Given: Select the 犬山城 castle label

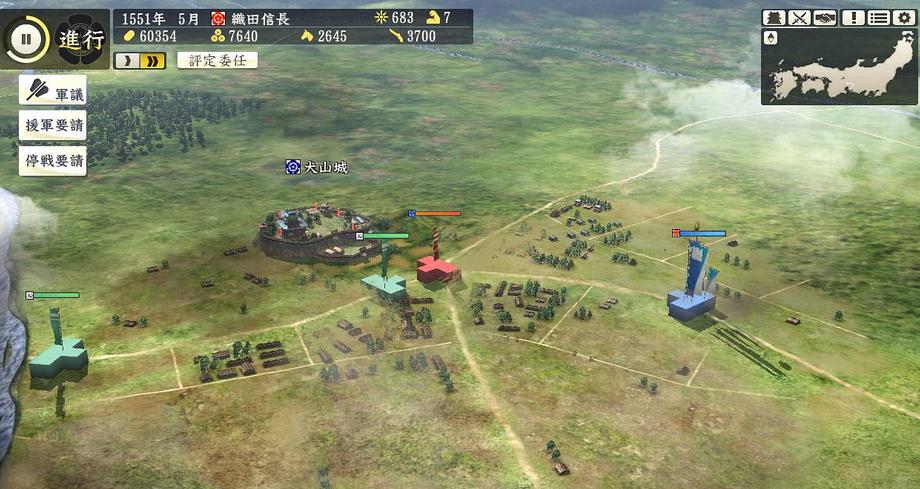Looking at the screenshot, I should (325, 168).
